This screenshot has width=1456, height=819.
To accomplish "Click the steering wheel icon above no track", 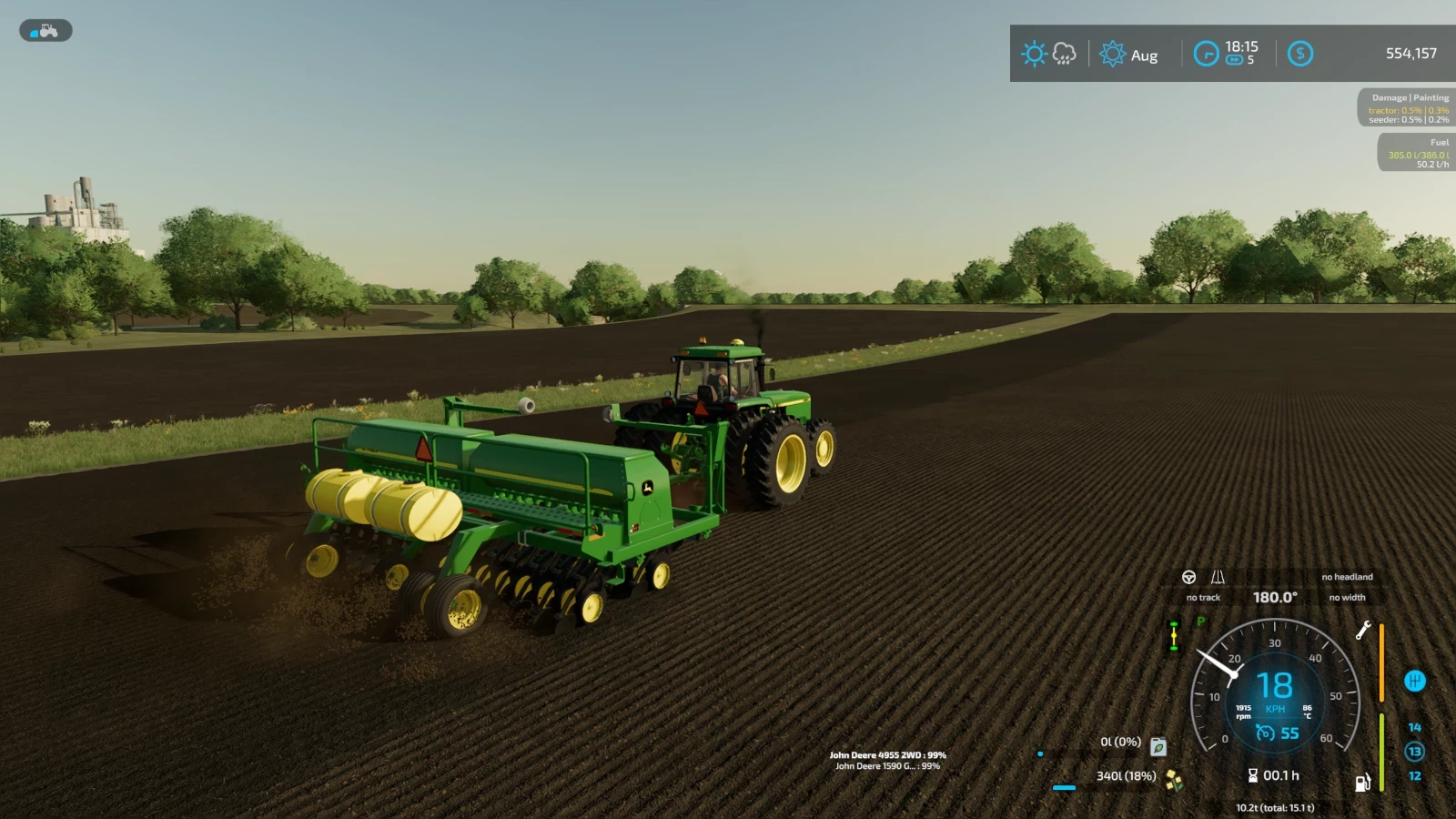I will (x=1189, y=577).
